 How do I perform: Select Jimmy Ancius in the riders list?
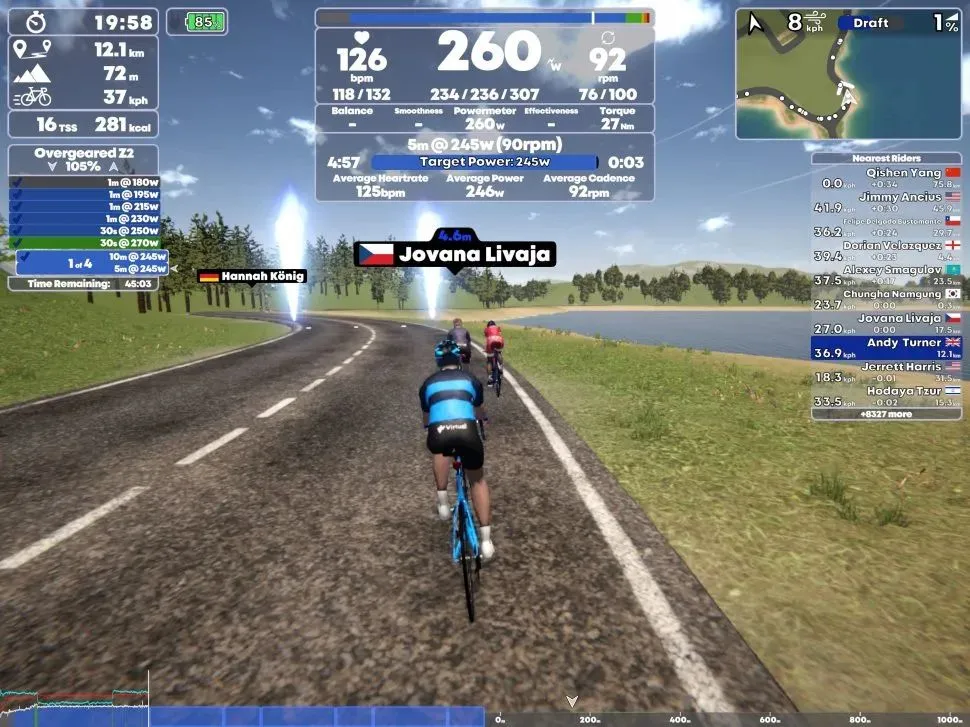tap(886, 202)
